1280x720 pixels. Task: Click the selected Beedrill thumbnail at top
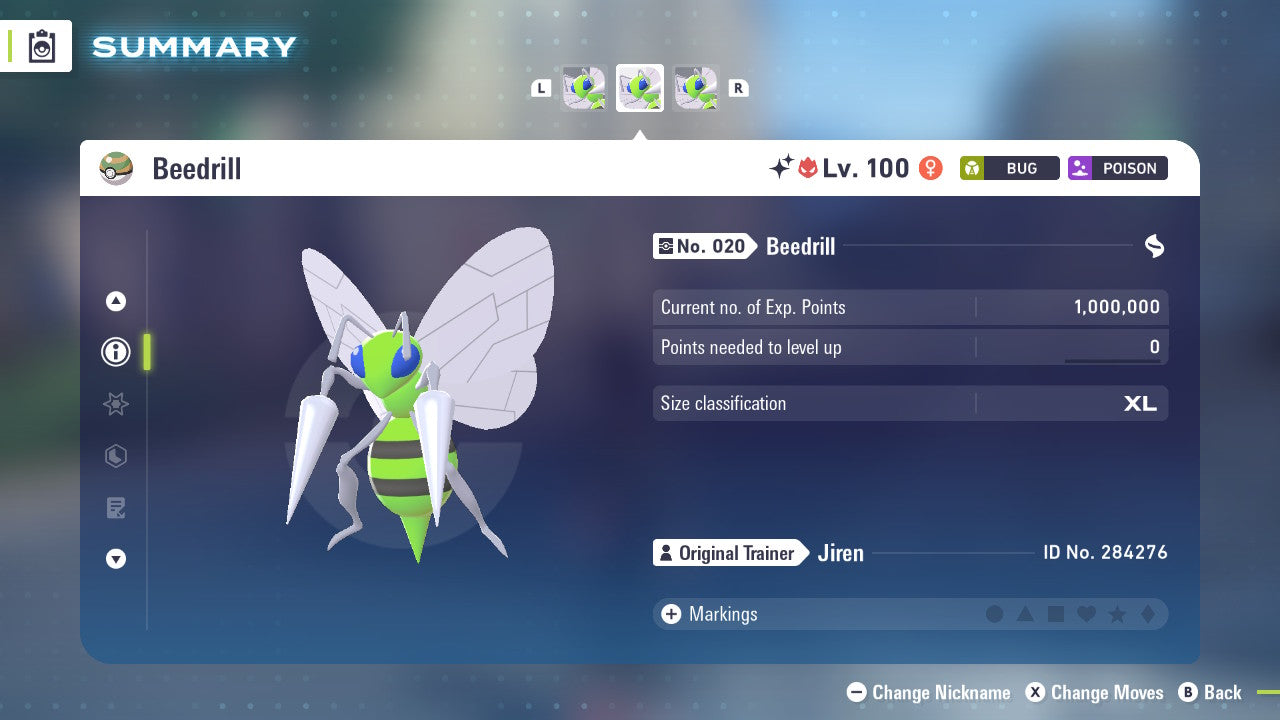[x=640, y=88]
